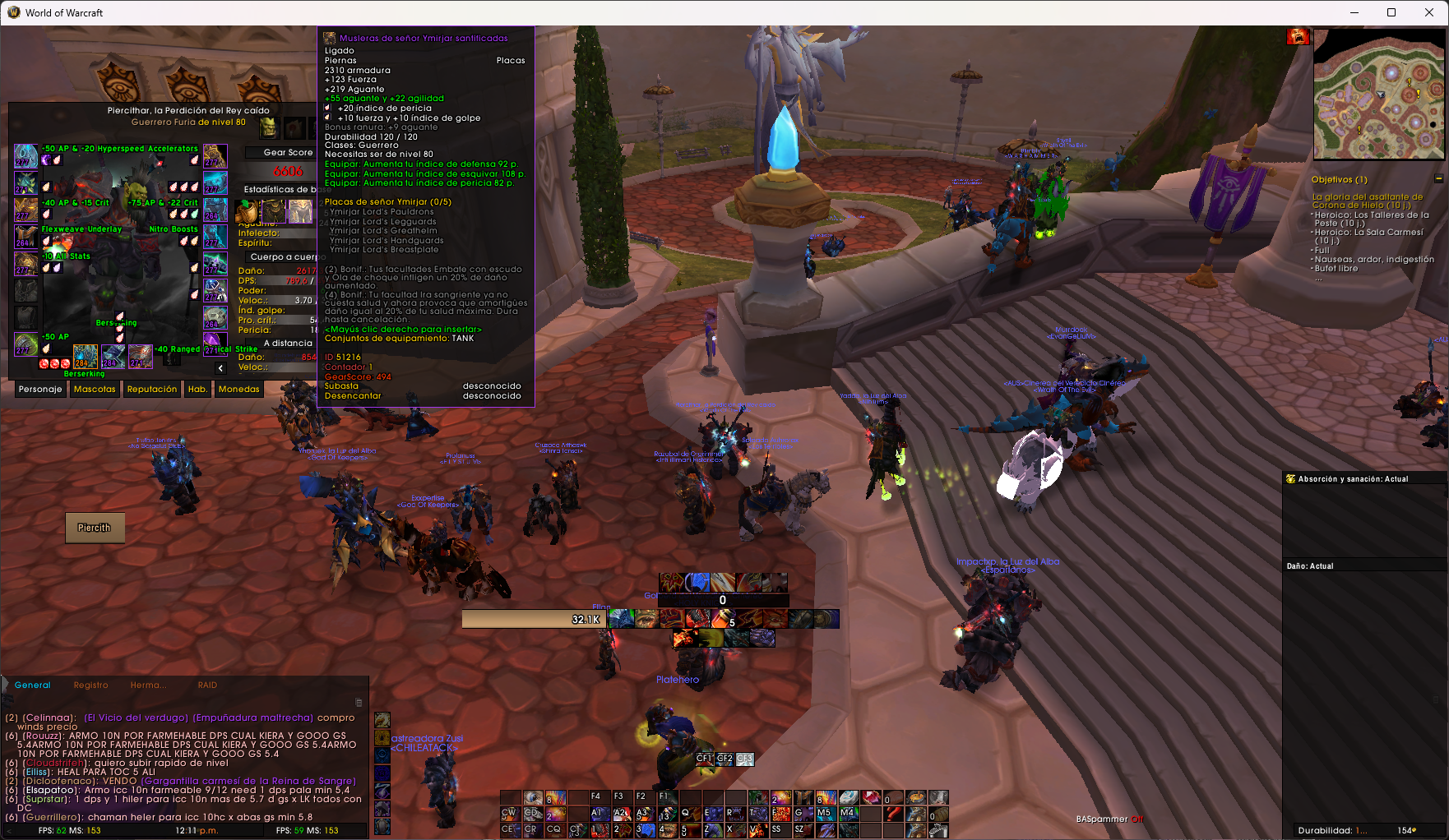1449x840 pixels.
Task: Select the General chat tab
Action: 33,685
